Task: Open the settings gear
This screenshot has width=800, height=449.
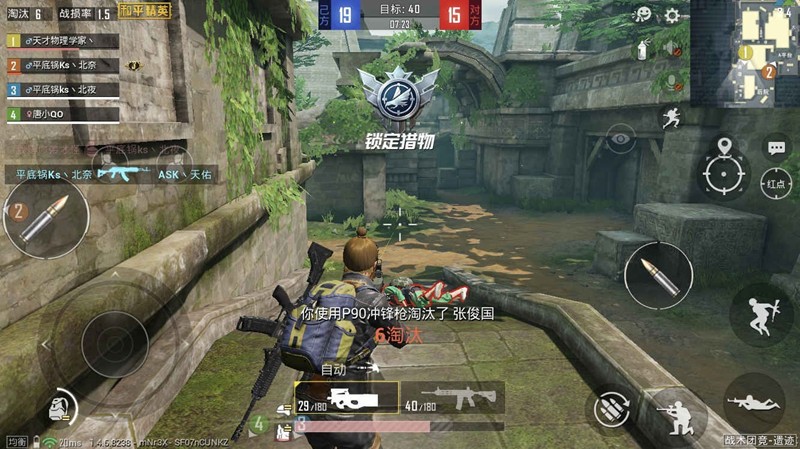Action: click(673, 16)
